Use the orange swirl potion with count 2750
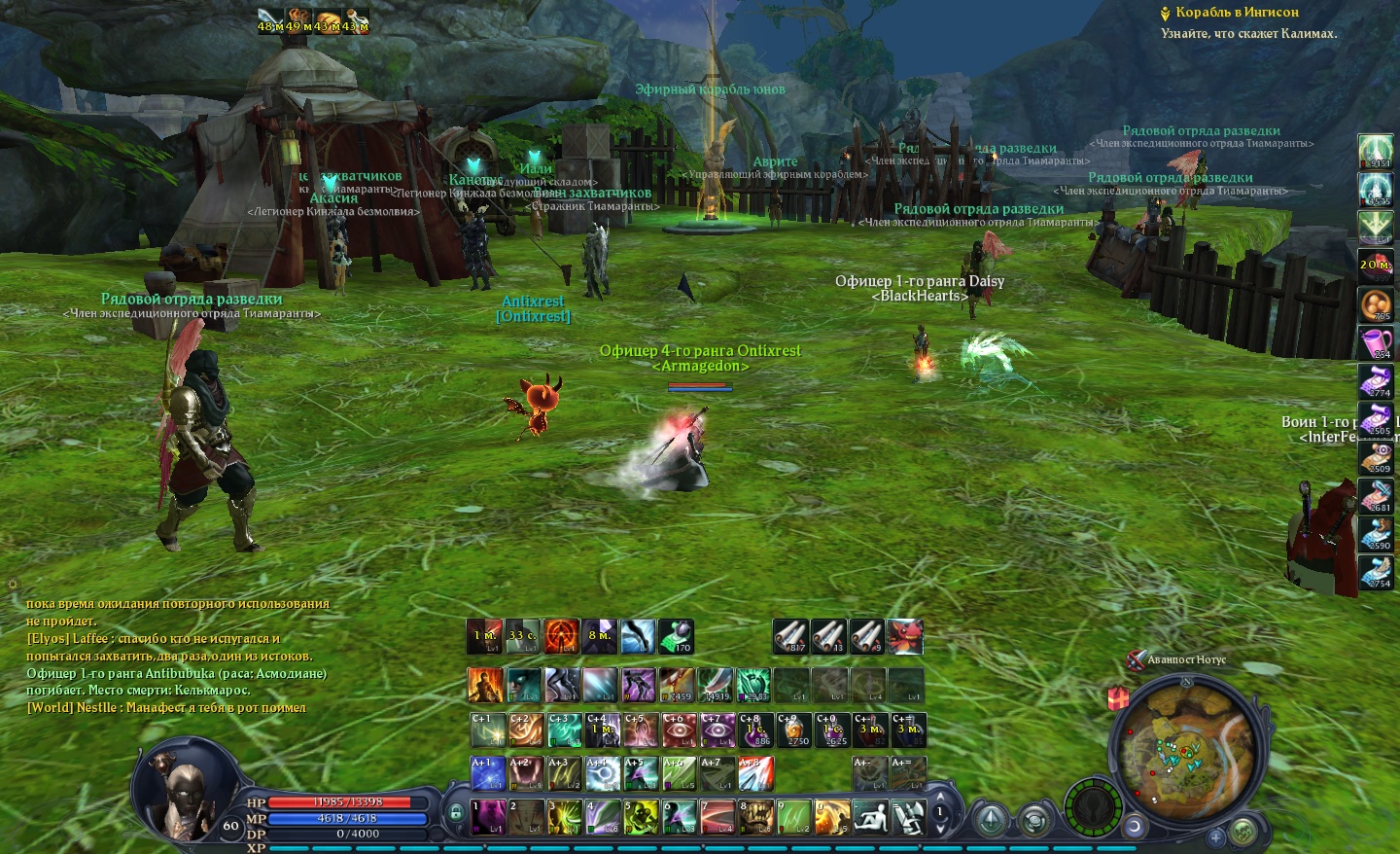This screenshot has width=1400, height=854. tap(794, 729)
